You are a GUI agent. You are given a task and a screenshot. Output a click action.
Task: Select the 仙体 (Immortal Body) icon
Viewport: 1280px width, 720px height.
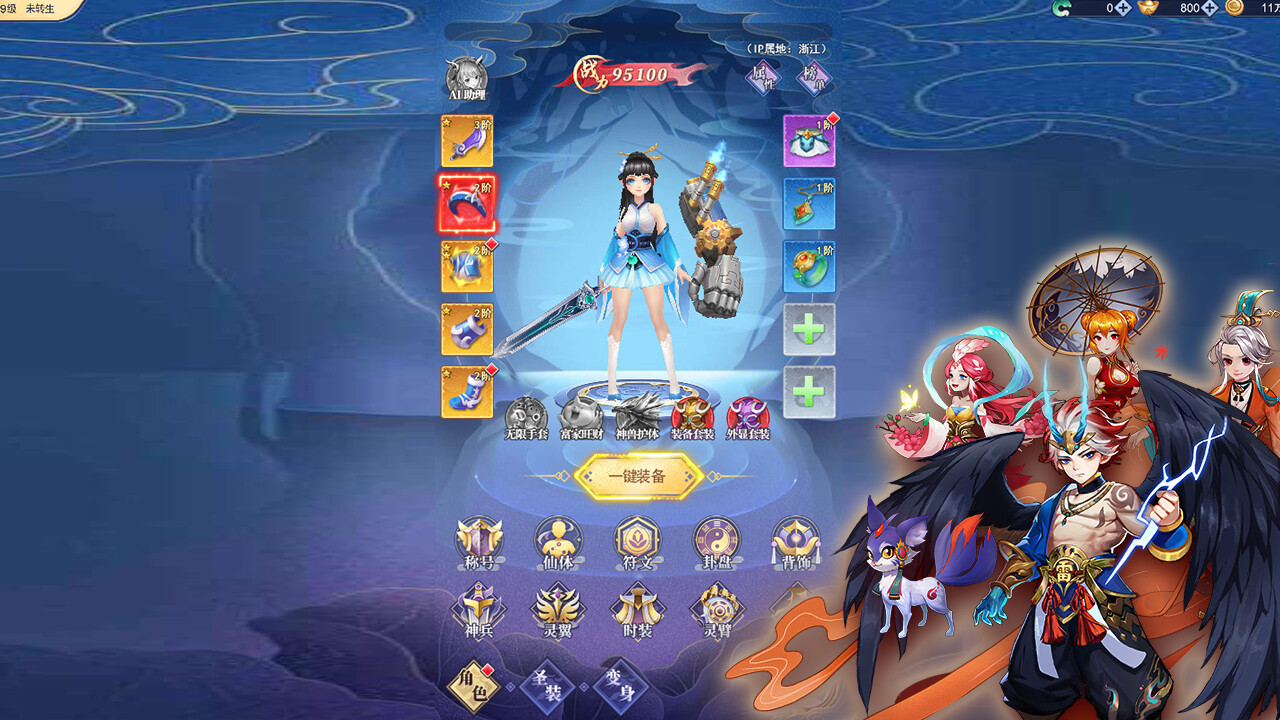click(x=556, y=540)
